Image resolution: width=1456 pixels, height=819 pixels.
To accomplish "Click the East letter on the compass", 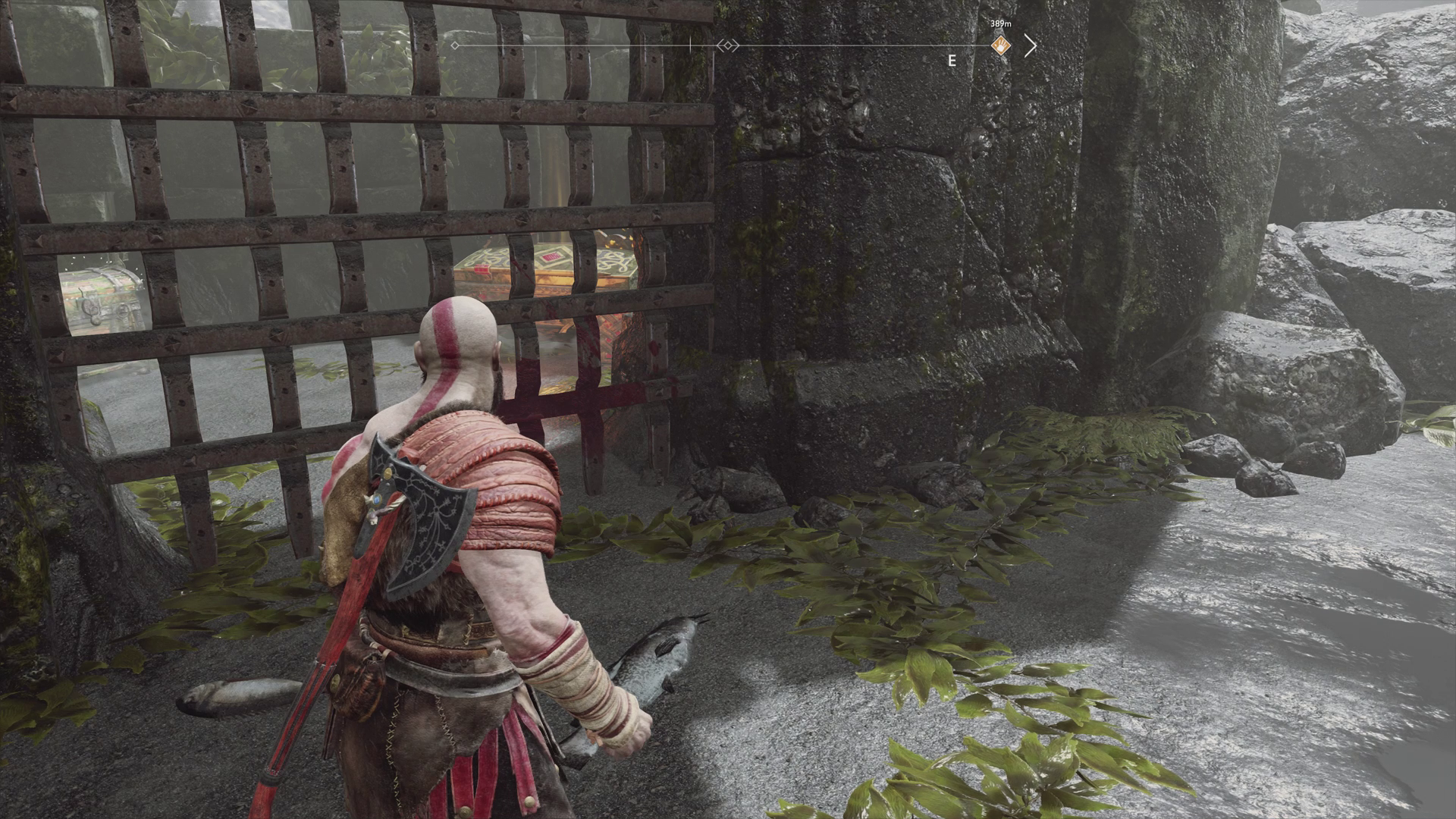I will tap(952, 61).
